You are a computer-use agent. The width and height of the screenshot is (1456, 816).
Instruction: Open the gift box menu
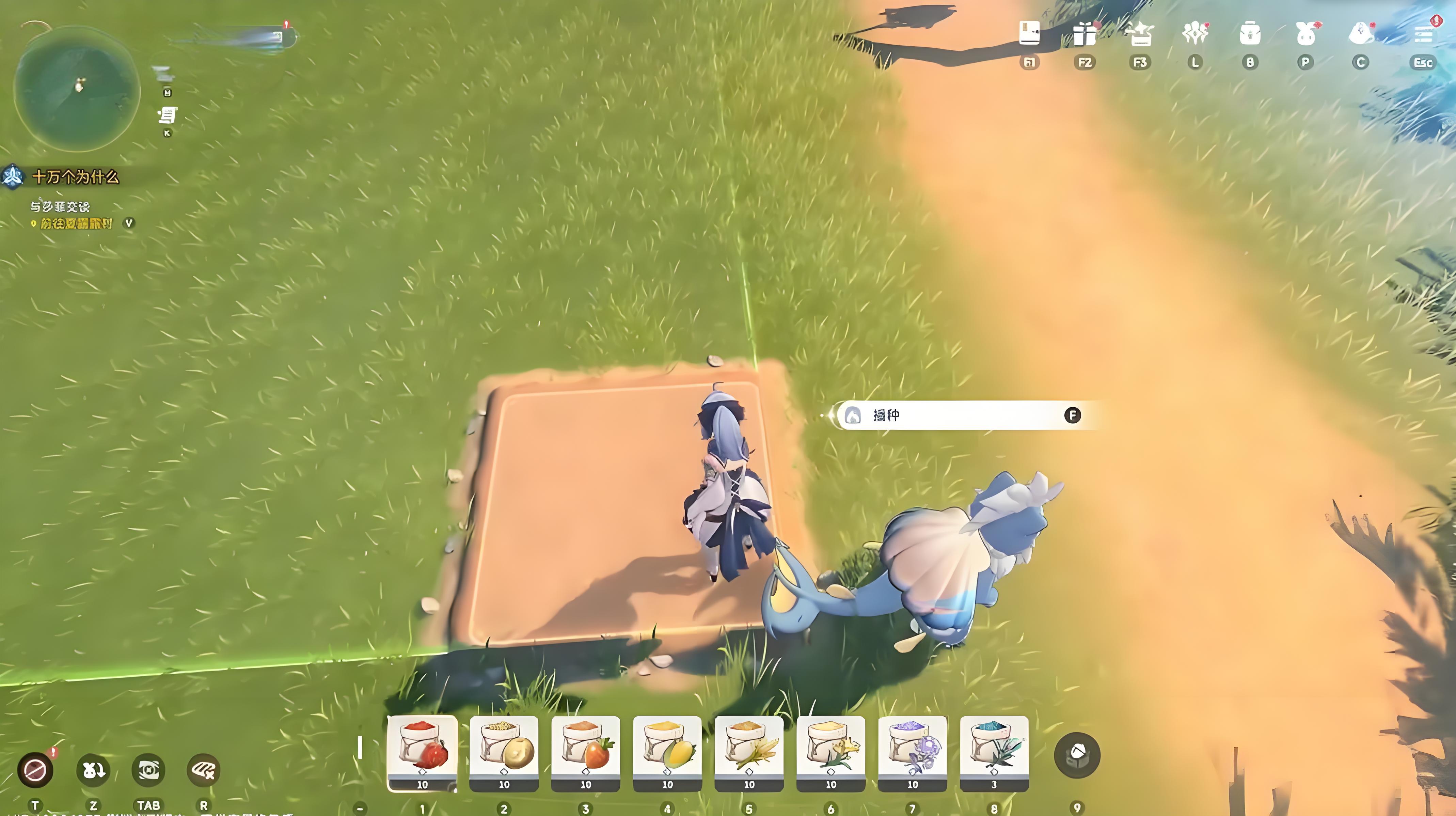1084,34
